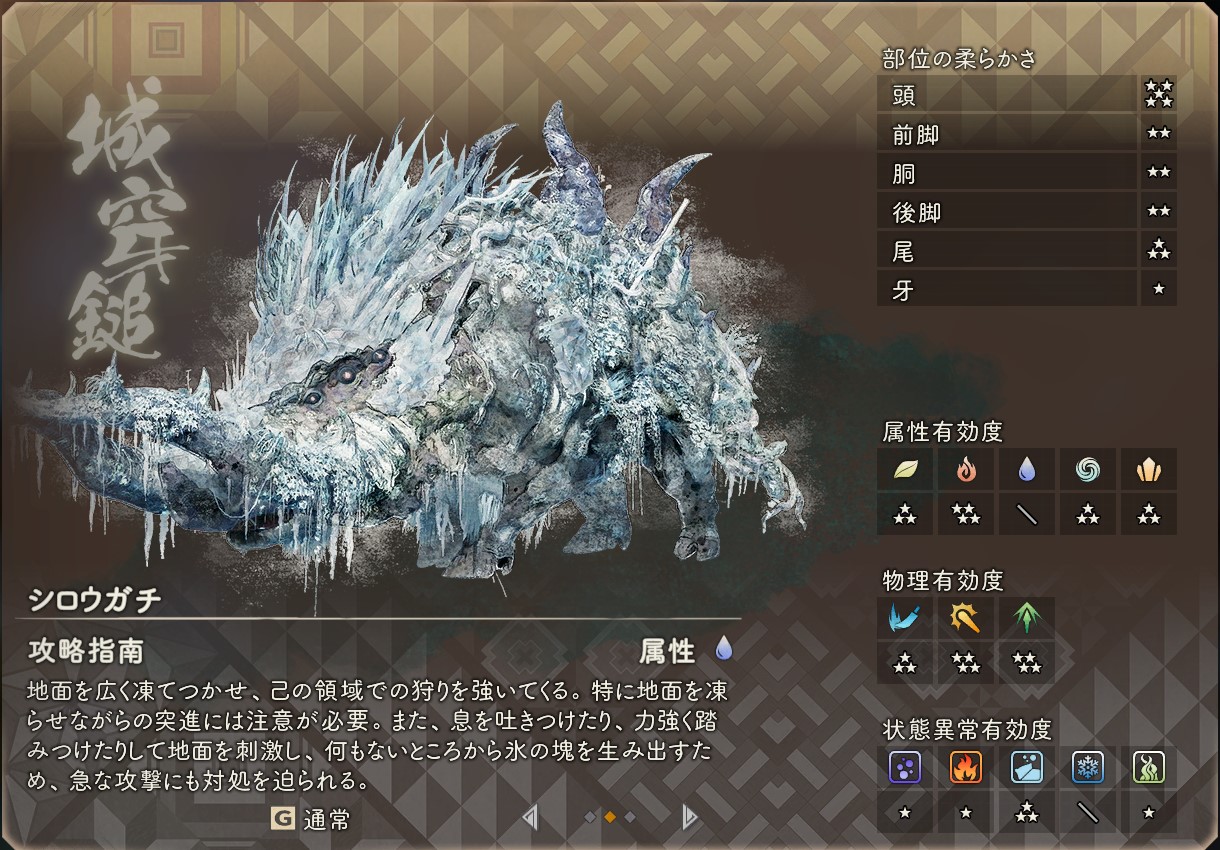Select the orange blunt damage icon

966,618
